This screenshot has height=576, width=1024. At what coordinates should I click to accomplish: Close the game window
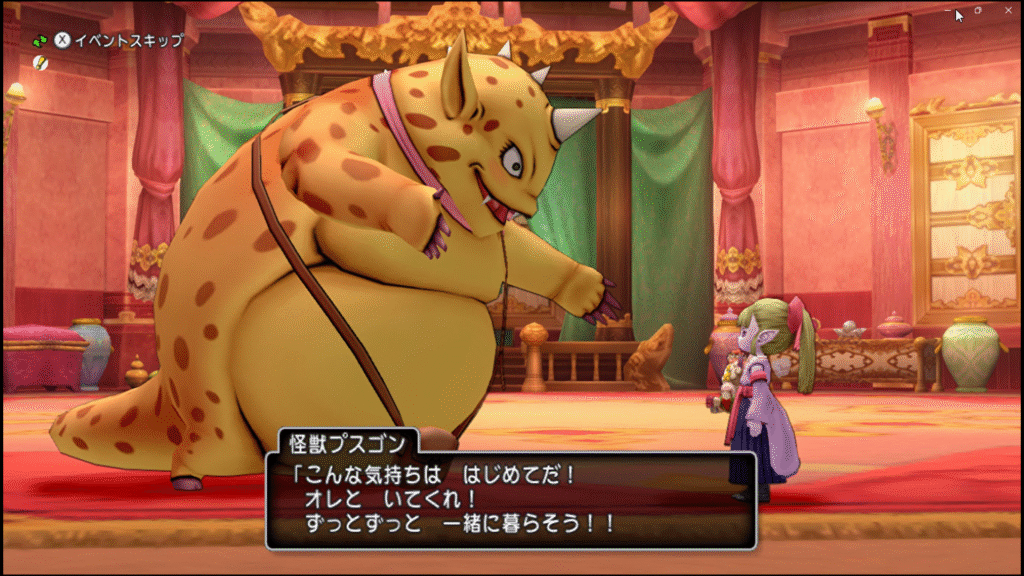coord(1009,10)
